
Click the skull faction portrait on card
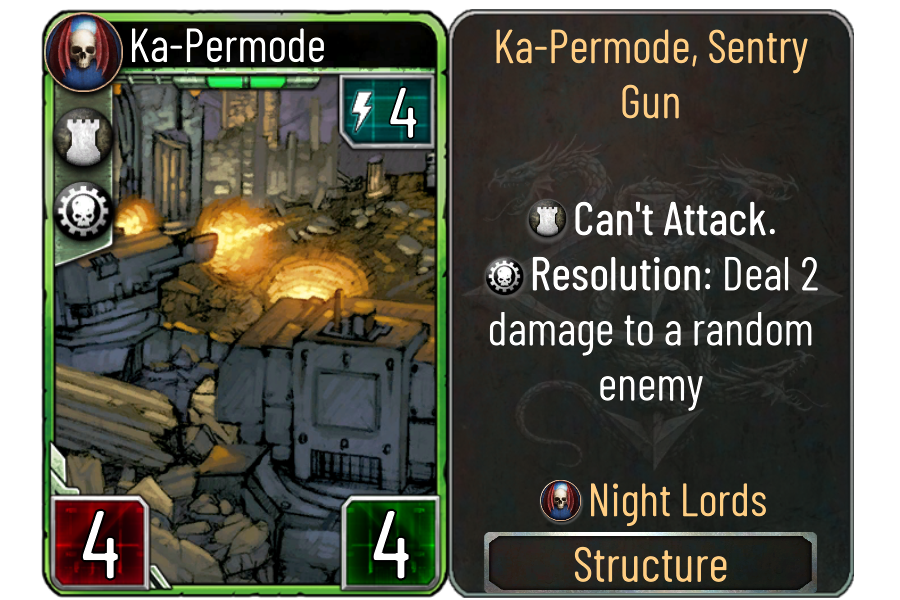[x=83, y=50]
